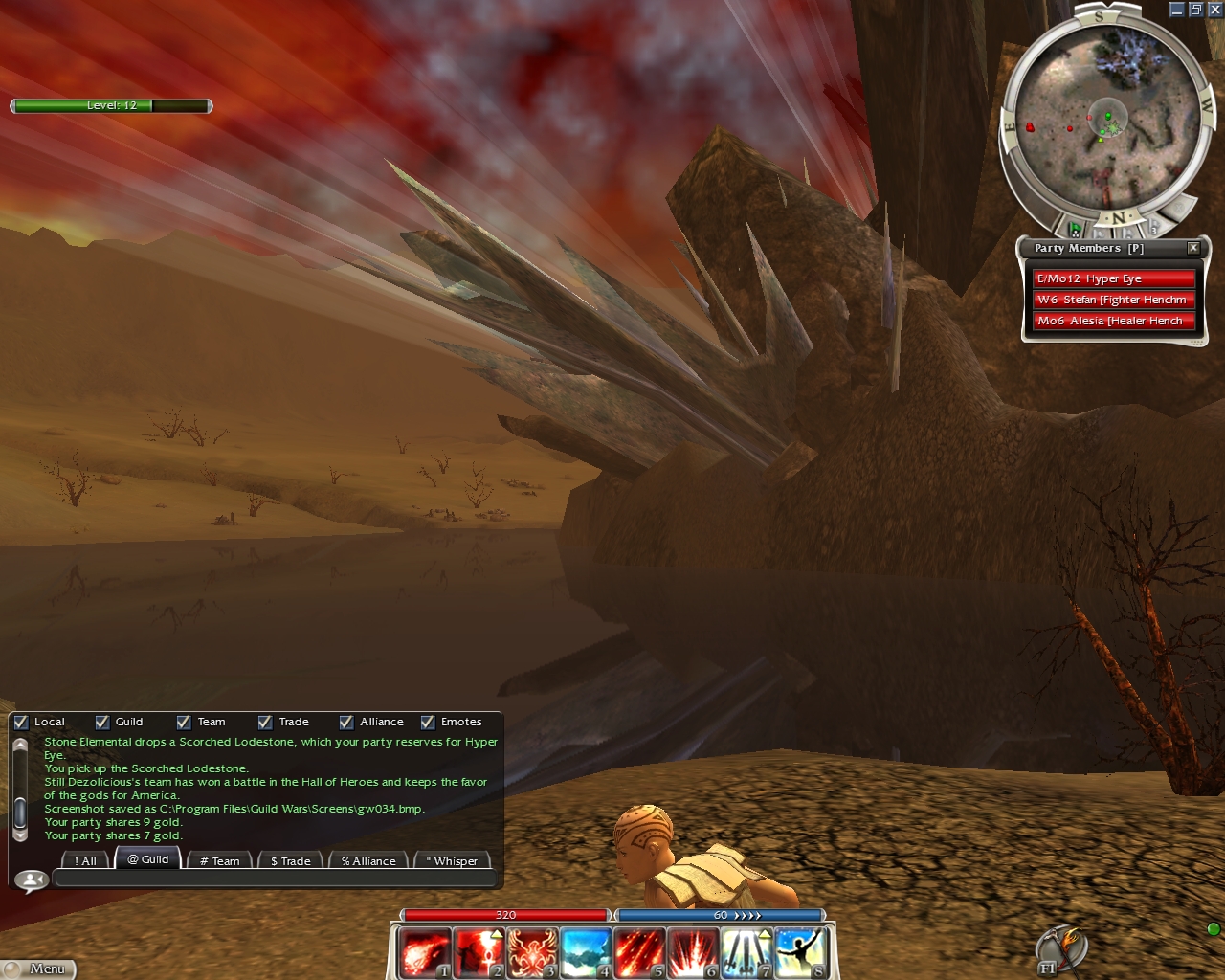Toggle the Local chat filter checkbox
1225x980 pixels.
tap(21, 723)
